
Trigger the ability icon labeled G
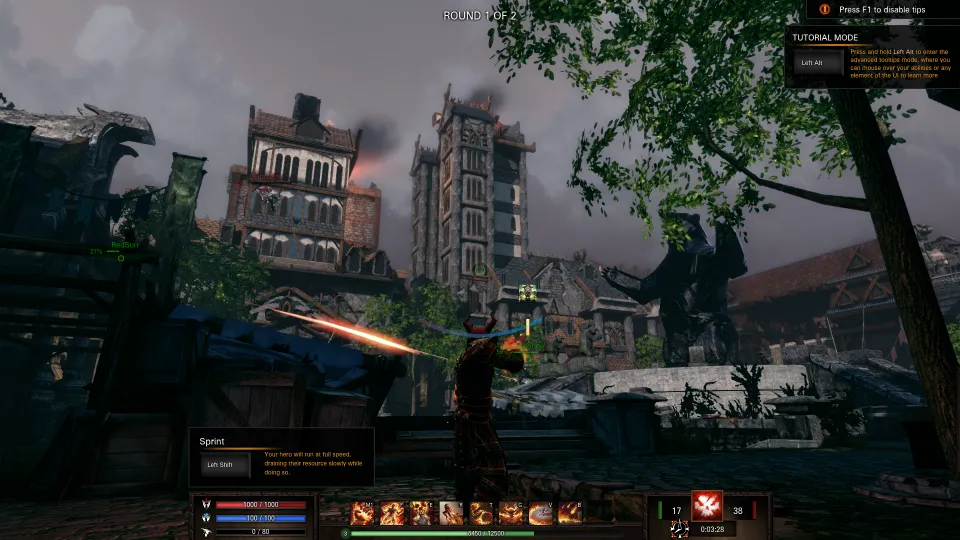pos(511,513)
